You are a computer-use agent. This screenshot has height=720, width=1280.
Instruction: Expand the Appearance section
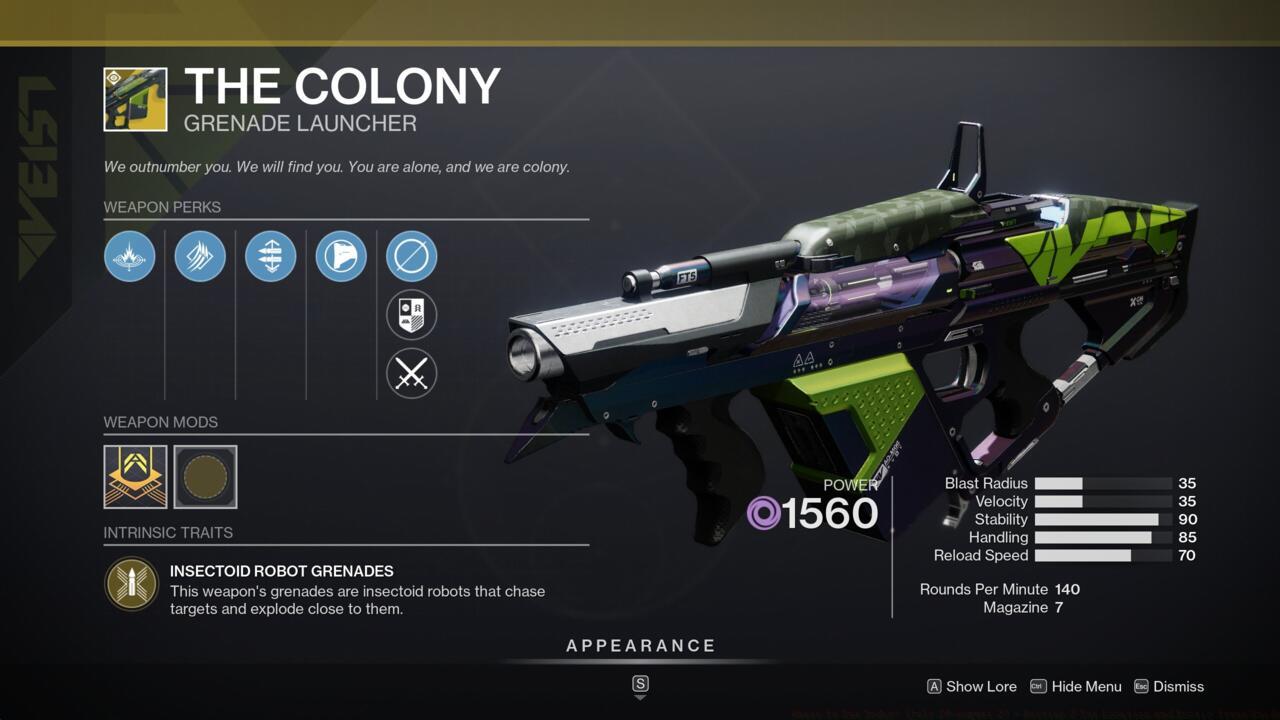(x=640, y=645)
